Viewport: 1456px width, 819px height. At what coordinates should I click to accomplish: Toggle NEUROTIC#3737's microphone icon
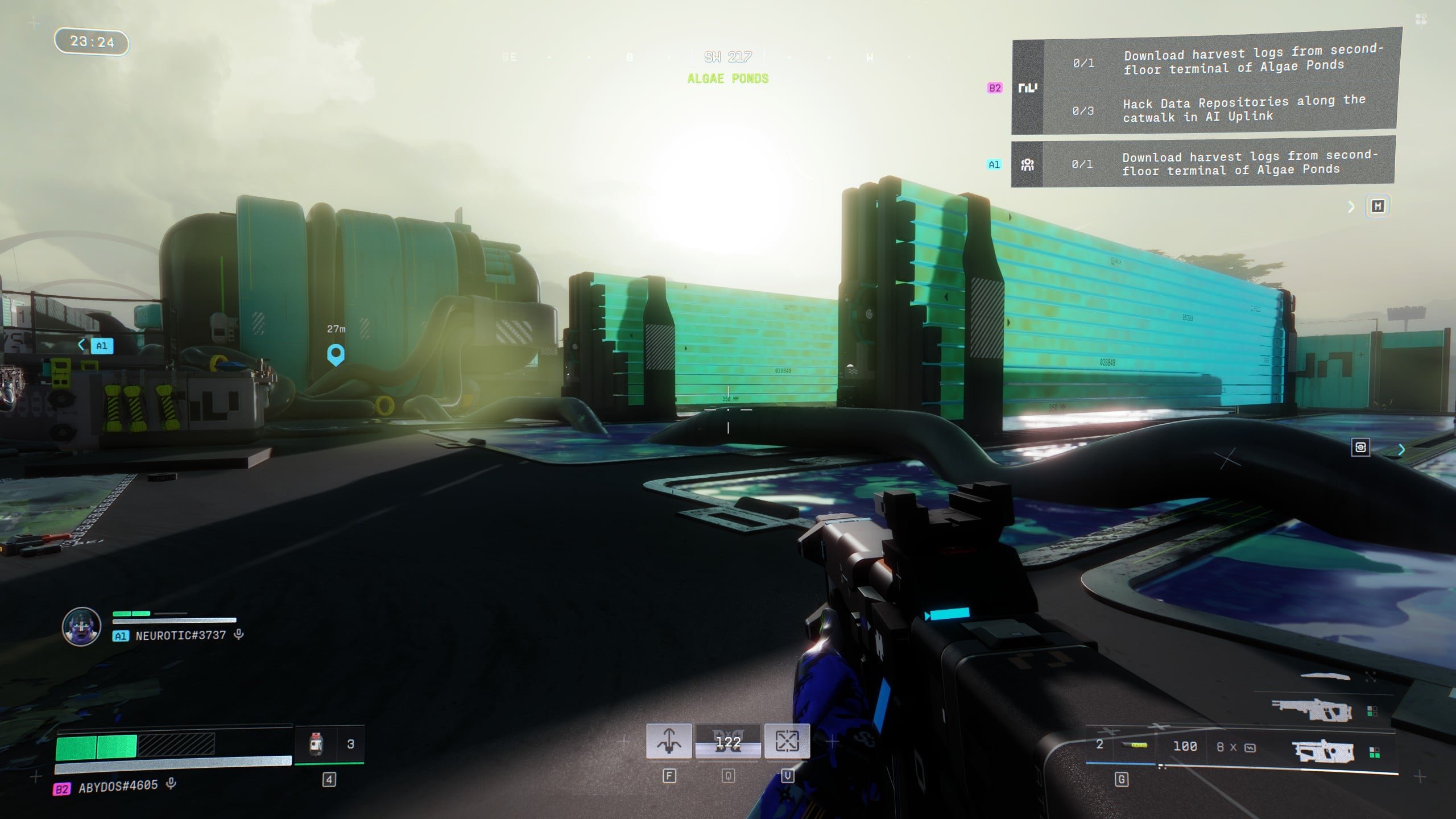click(x=239, y=635)
